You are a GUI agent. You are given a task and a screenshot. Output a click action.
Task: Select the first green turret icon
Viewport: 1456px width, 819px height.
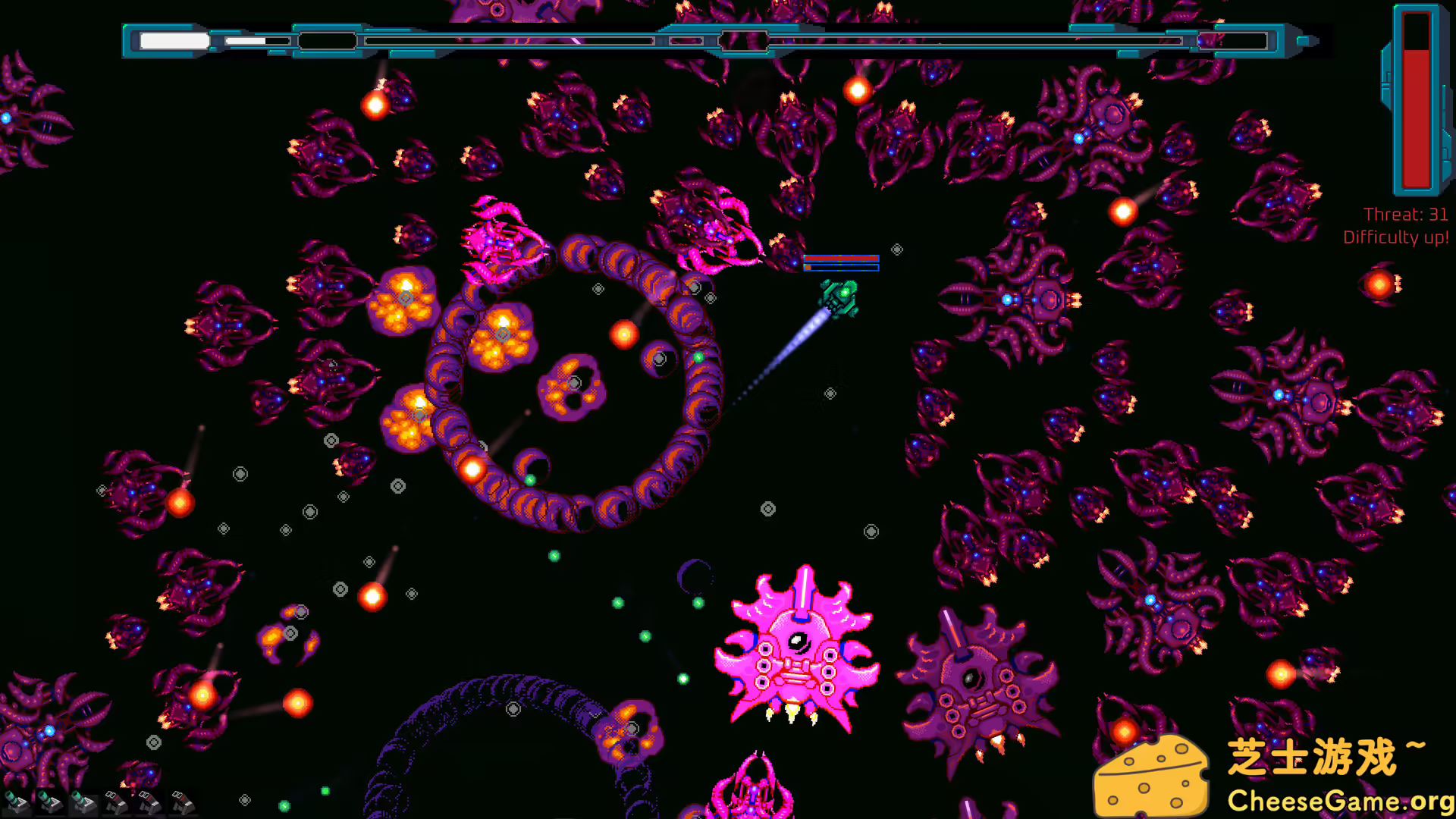coord(15,802)
